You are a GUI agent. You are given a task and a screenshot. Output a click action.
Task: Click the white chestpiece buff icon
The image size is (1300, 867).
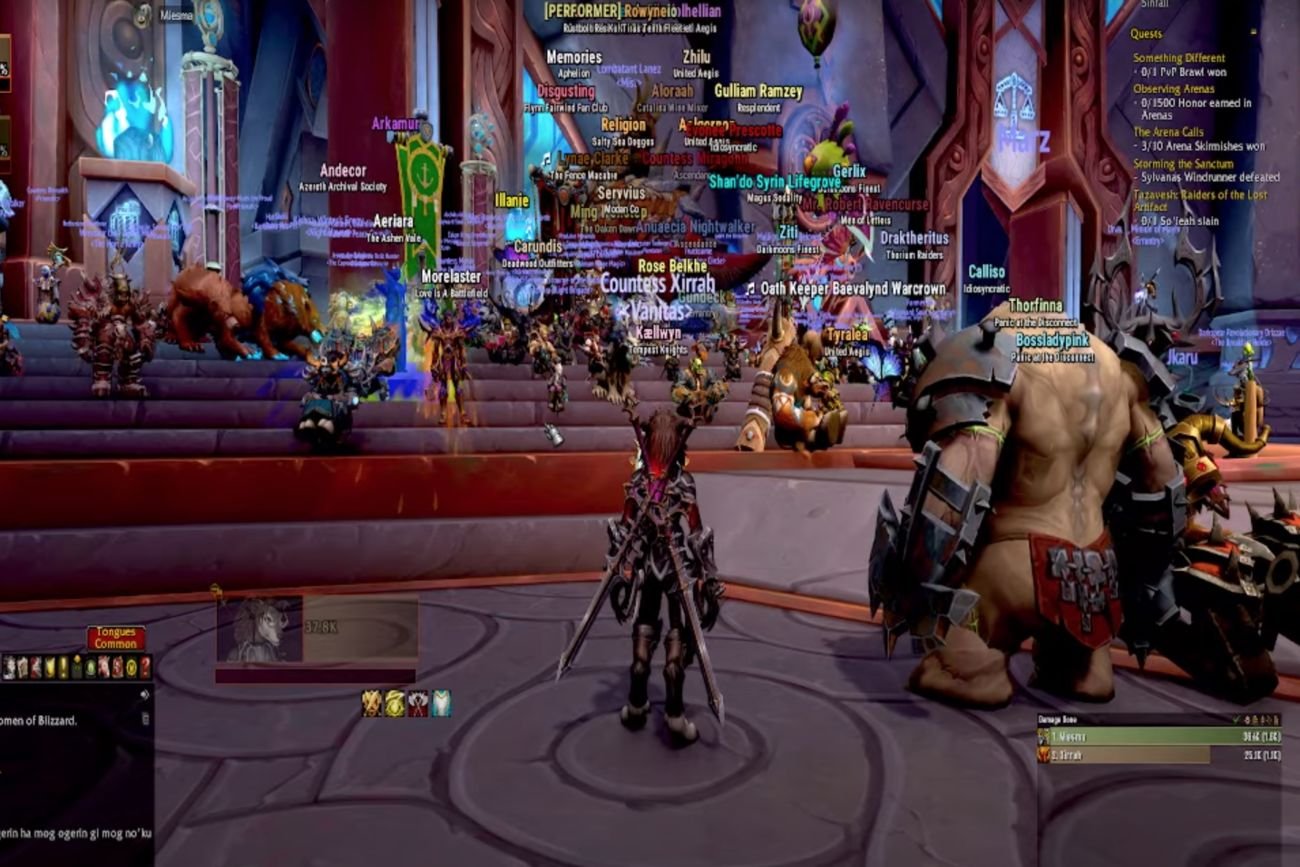point(441,703)
